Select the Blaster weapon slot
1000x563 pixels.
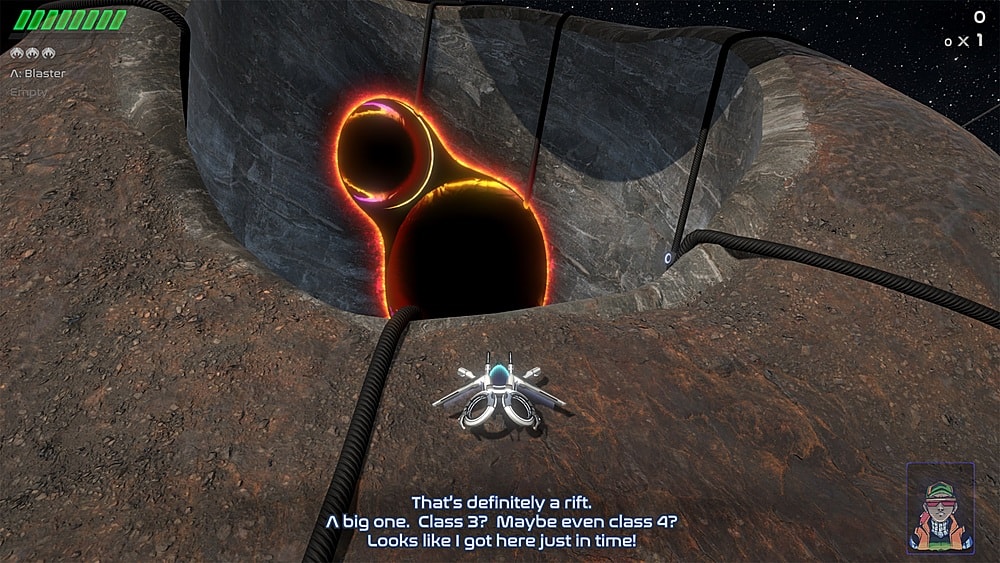coord(38,73)
